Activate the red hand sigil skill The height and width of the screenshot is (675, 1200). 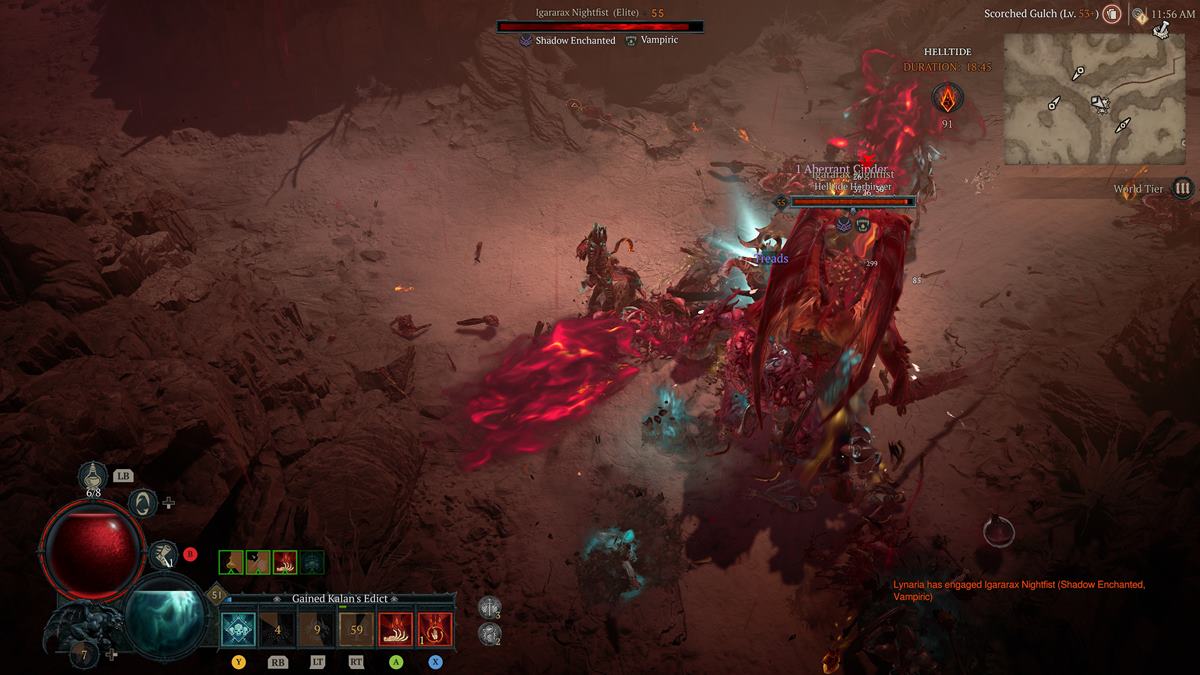pos(435,629)
